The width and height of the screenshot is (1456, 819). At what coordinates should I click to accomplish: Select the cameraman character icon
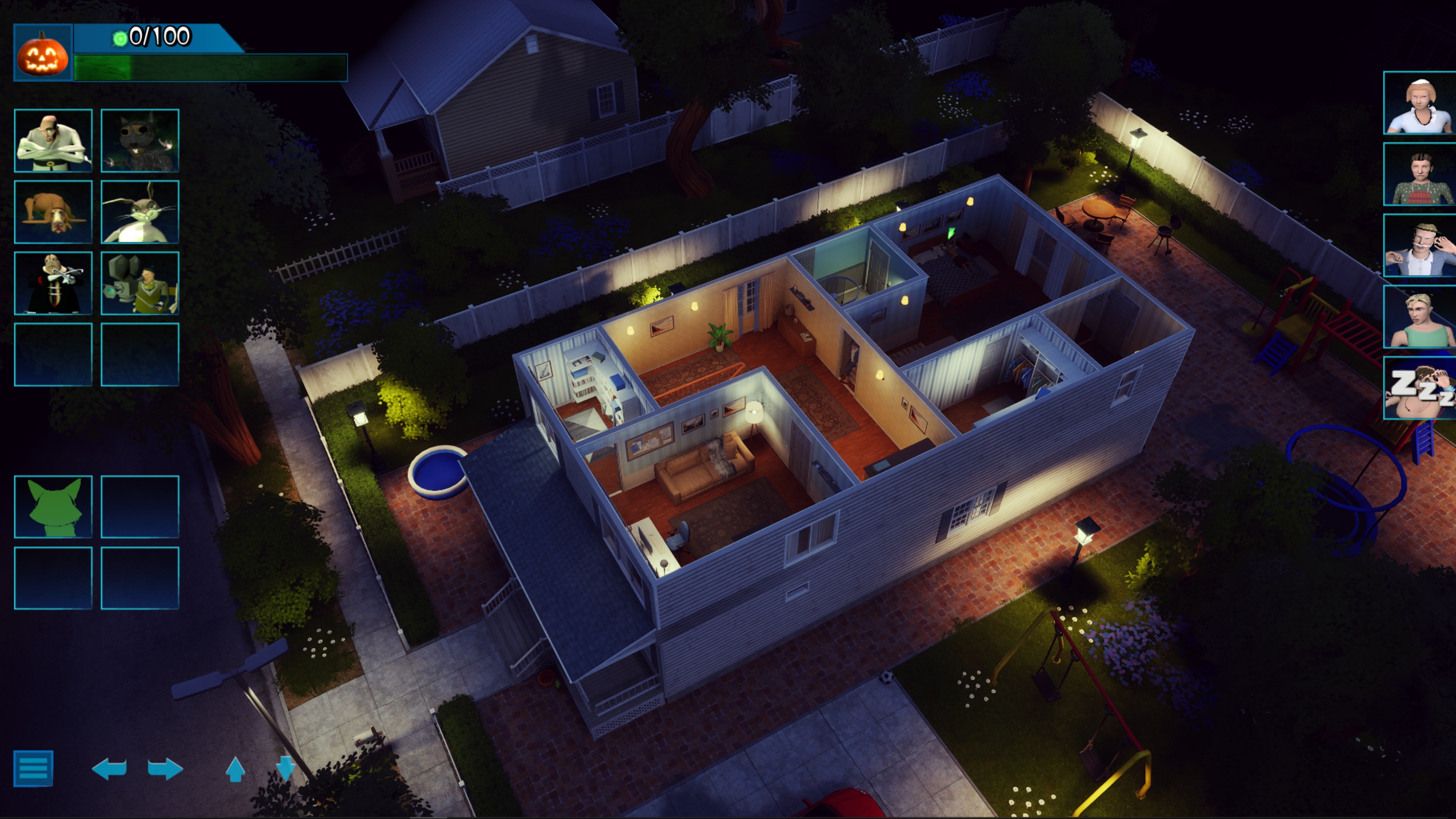tap(140, 283)
